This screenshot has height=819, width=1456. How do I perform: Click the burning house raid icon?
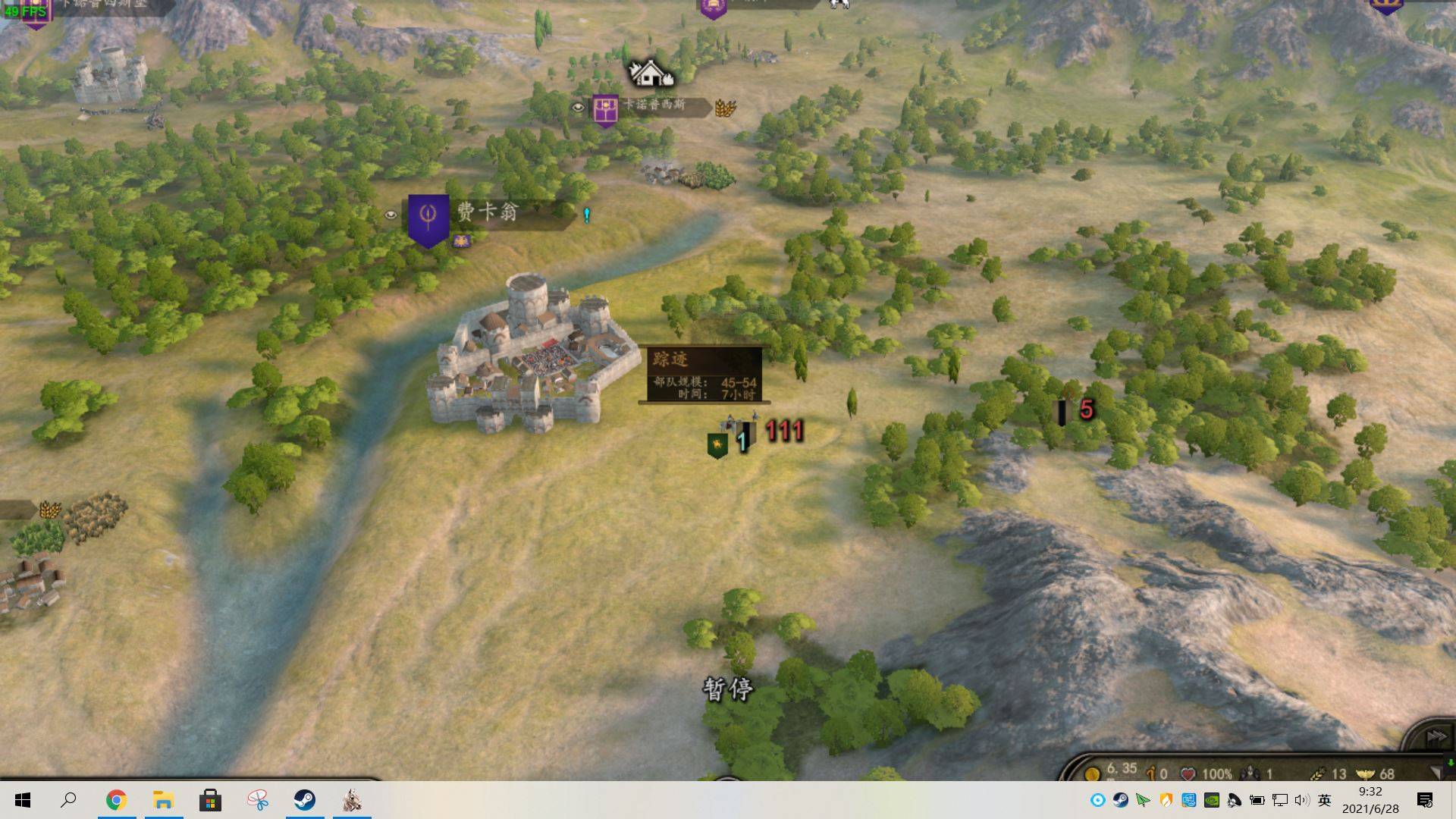click(650, 74)
